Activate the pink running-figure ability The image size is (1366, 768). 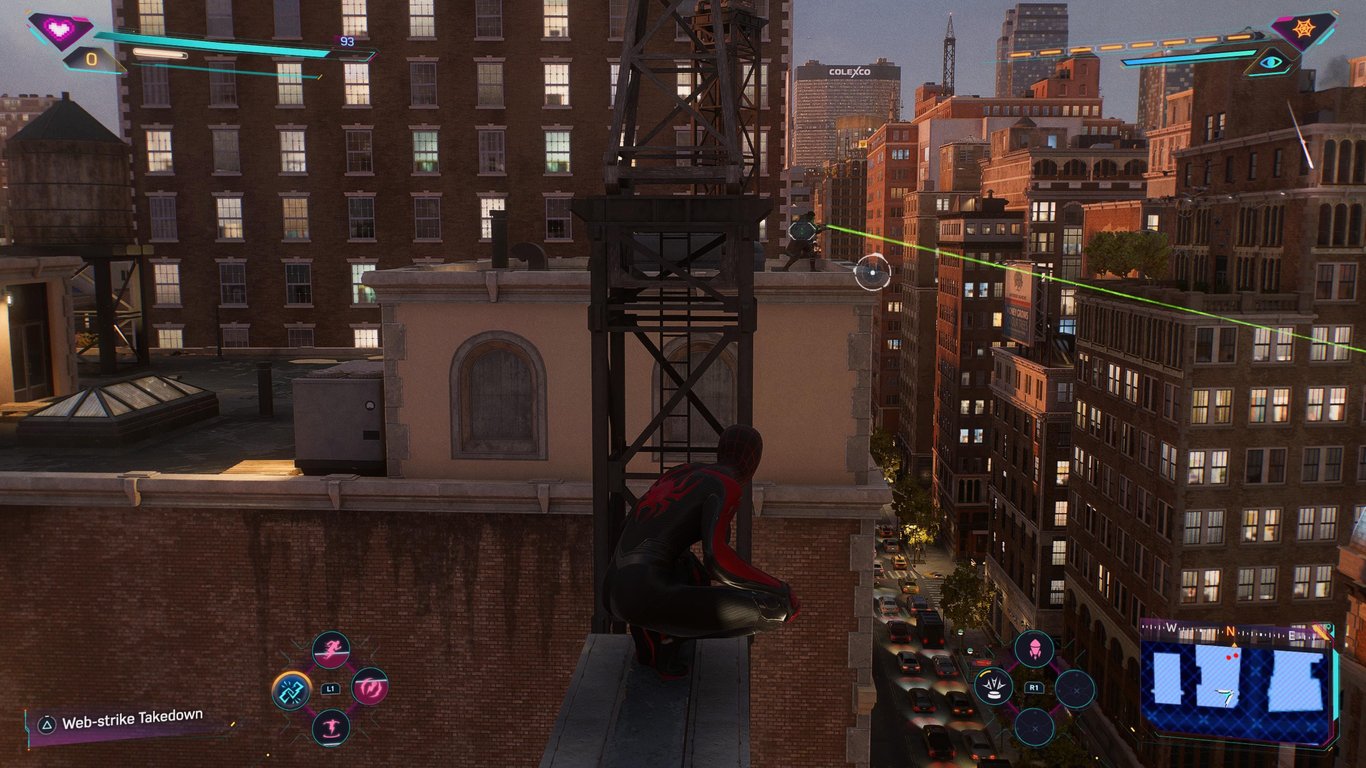[x=330, y=650]
